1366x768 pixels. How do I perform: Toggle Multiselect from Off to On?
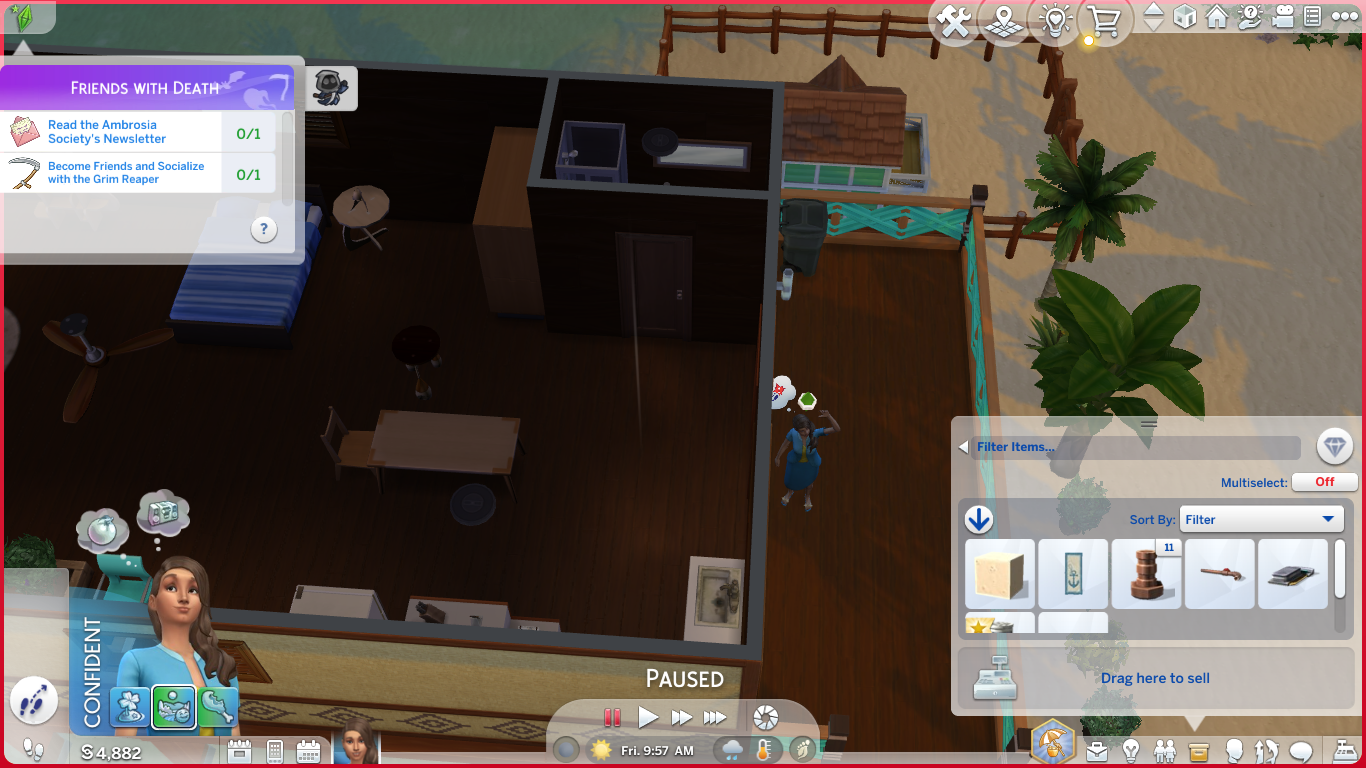(1323, 482)
